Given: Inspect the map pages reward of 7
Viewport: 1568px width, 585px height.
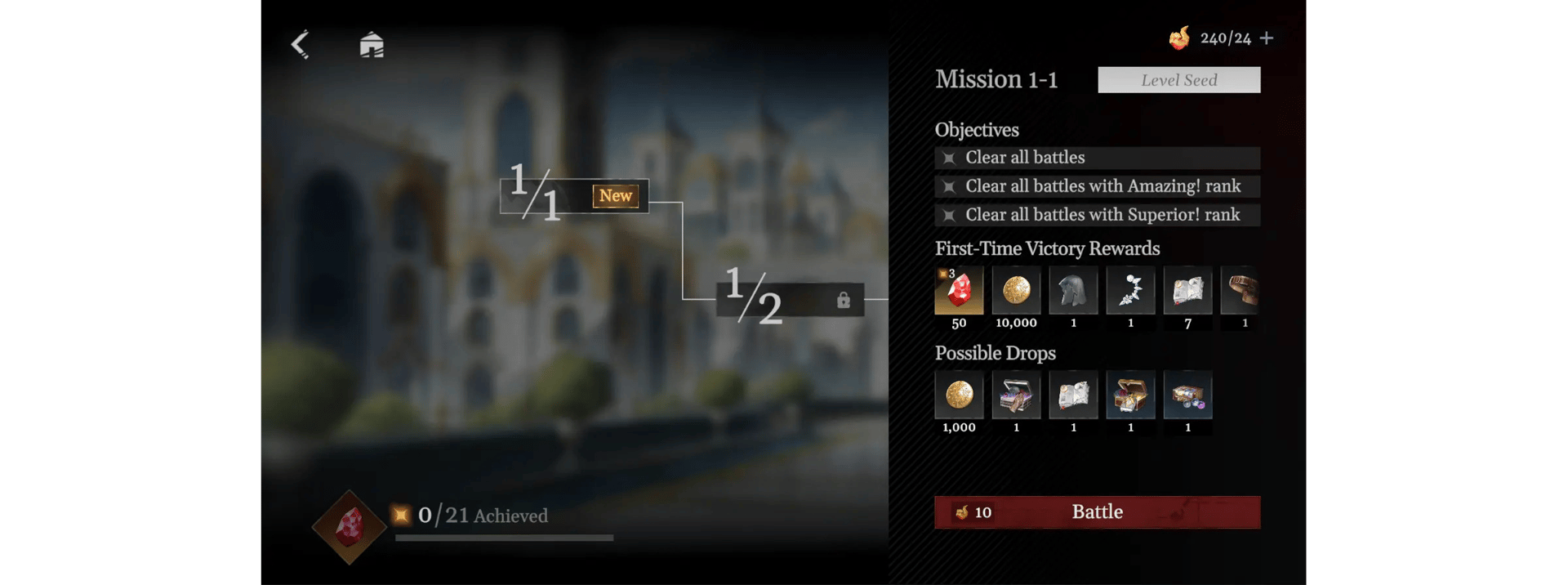Looking at the screenshot, I should [1187, 291].
